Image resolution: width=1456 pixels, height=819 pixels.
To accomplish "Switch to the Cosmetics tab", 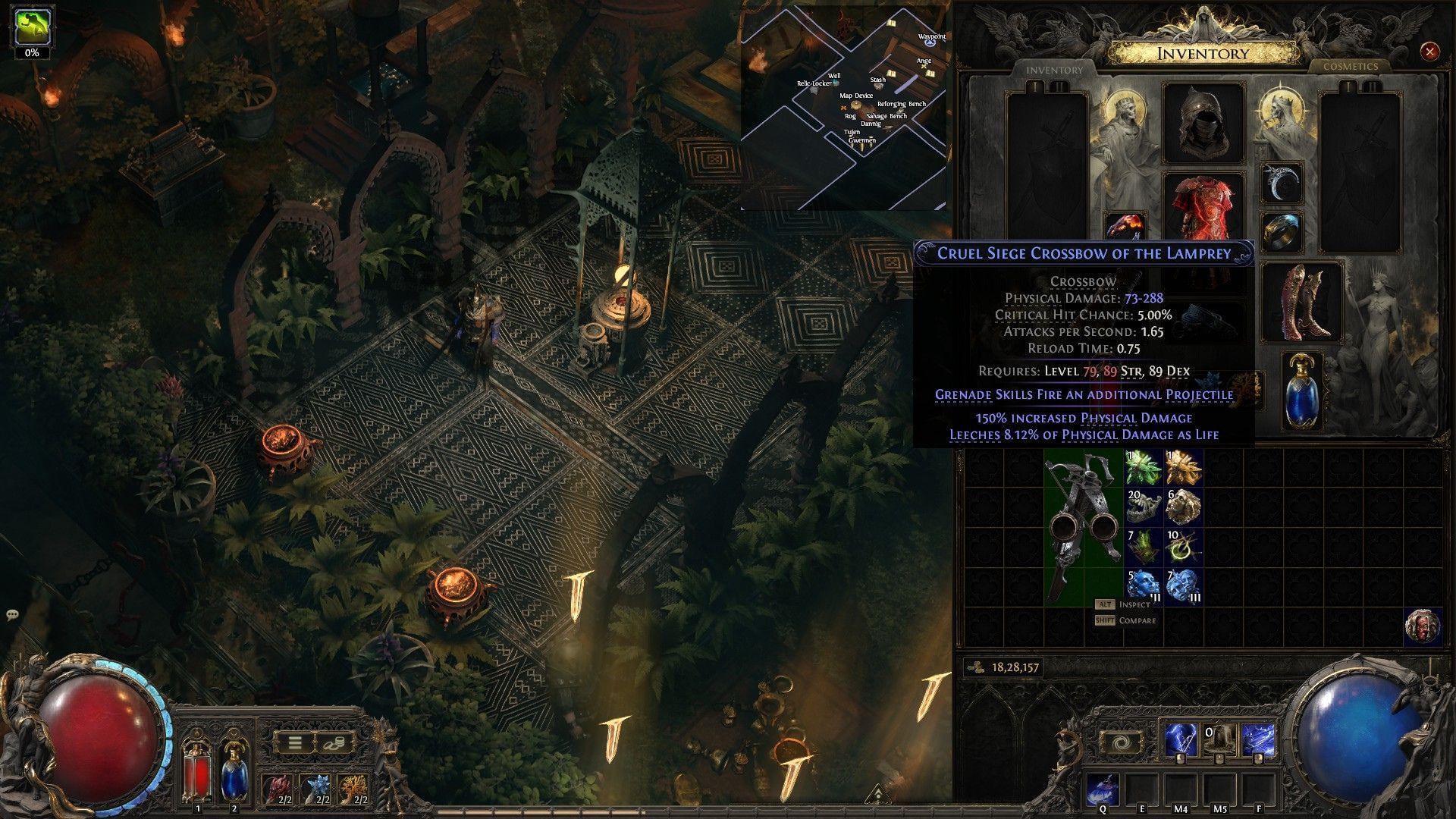I will 1350,67.
